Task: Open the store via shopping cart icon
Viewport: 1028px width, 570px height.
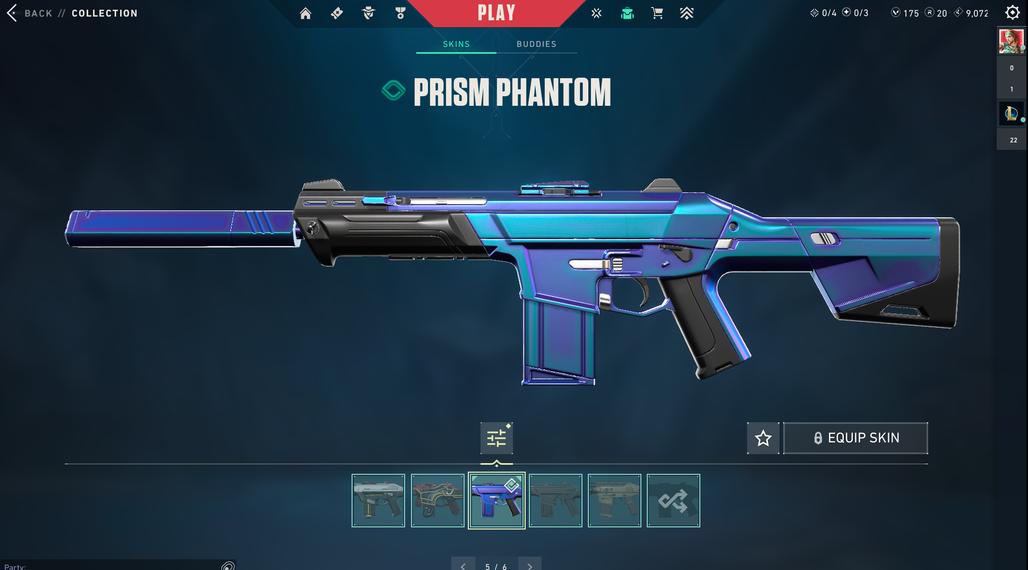Action: (x=657, y=13)
